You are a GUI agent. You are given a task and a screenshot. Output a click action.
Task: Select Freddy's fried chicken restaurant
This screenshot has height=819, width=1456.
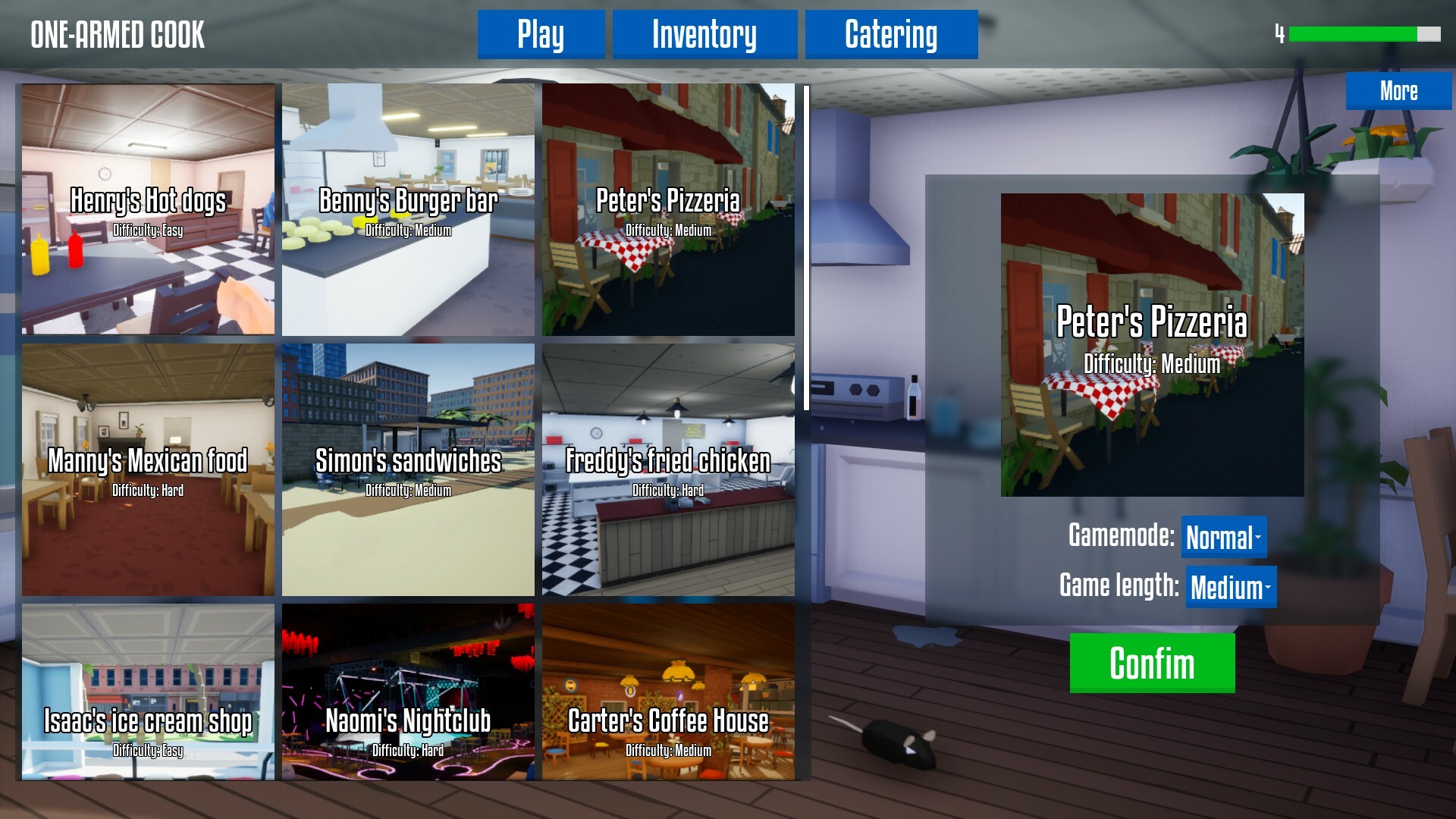click(669, 470)
